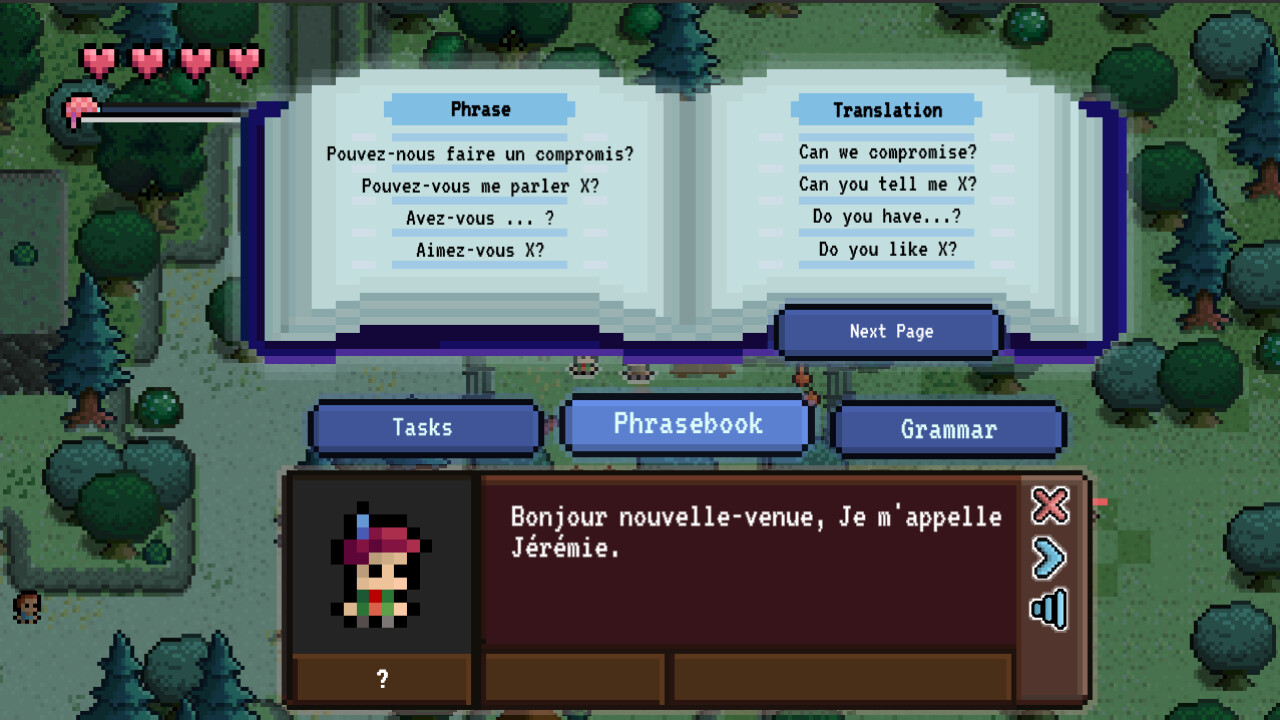
Task: Select the phrase 'Aimez-vous X?'
Action: pyautogui.click(x=479, y=250)
